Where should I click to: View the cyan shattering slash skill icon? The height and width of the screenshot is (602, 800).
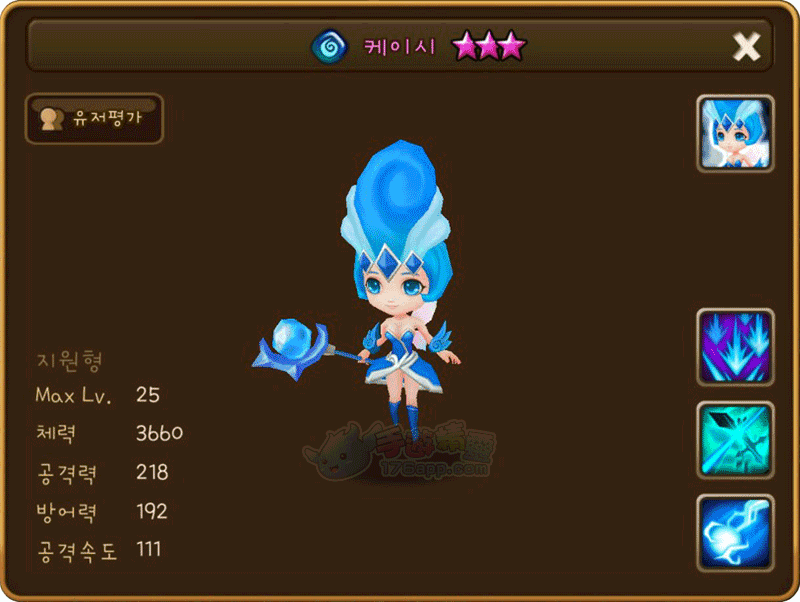[x=735, y=440]
